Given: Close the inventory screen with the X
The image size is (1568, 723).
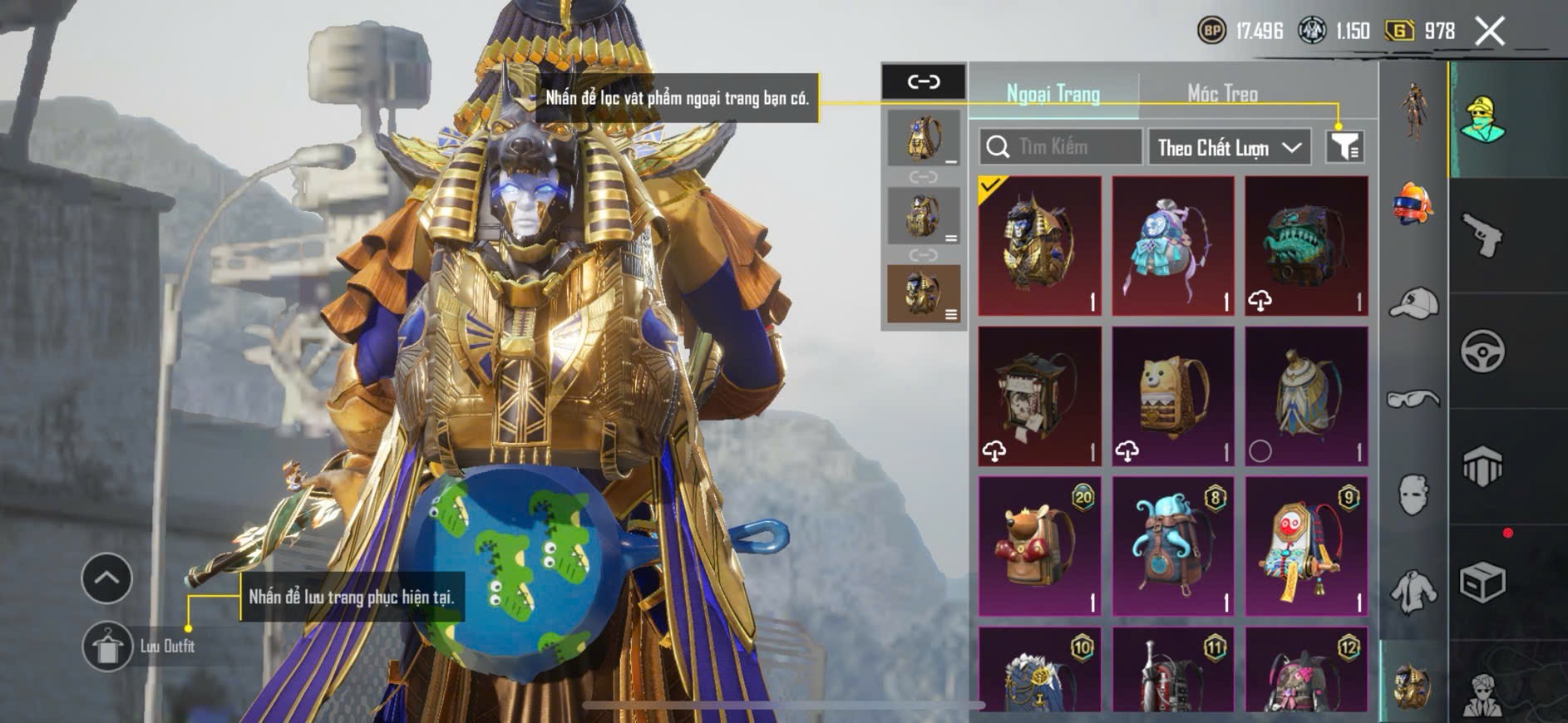Looking at the screenshot, I should point(1490,32).
